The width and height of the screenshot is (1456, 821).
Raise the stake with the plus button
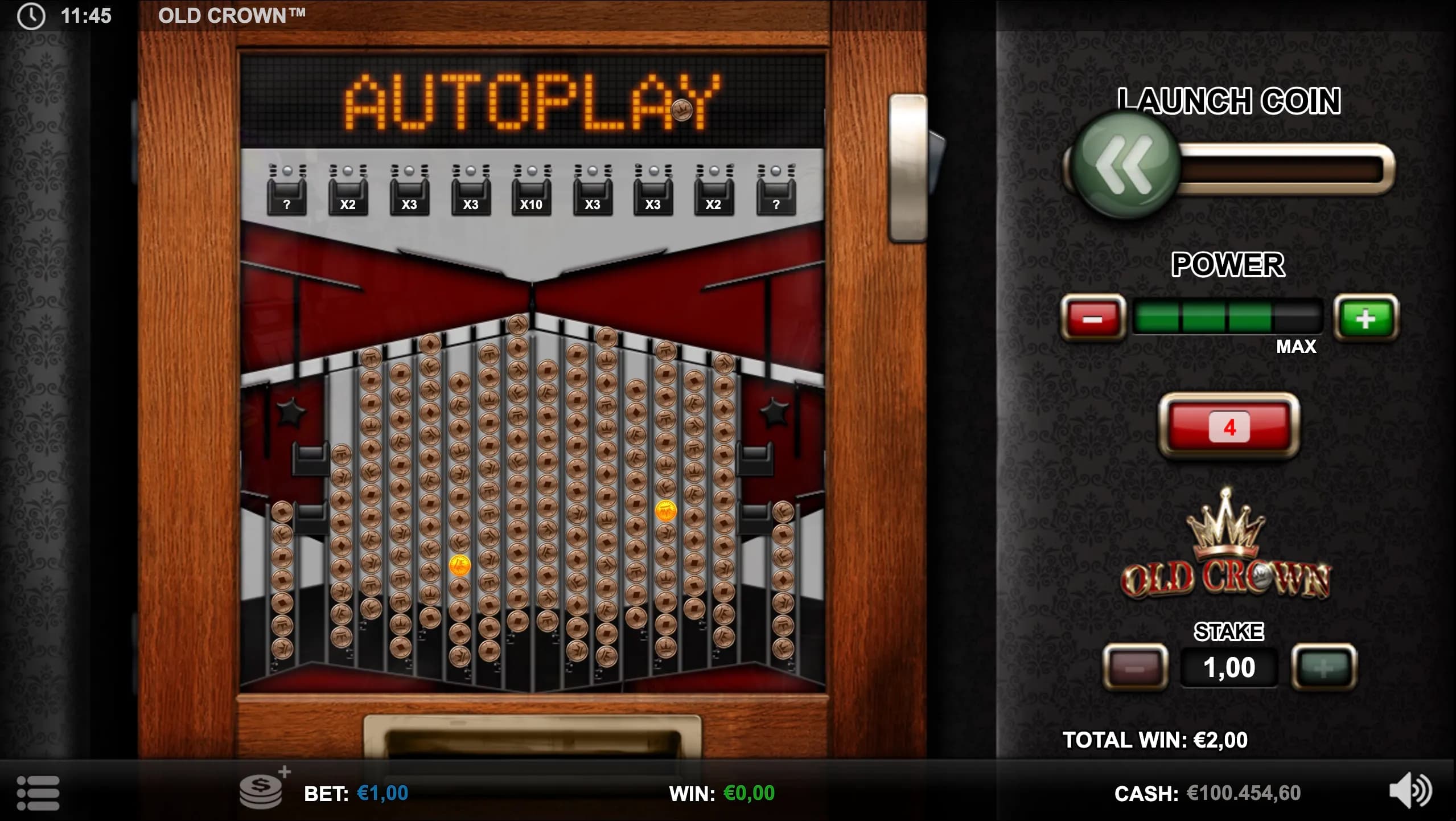click(1323, 667)
